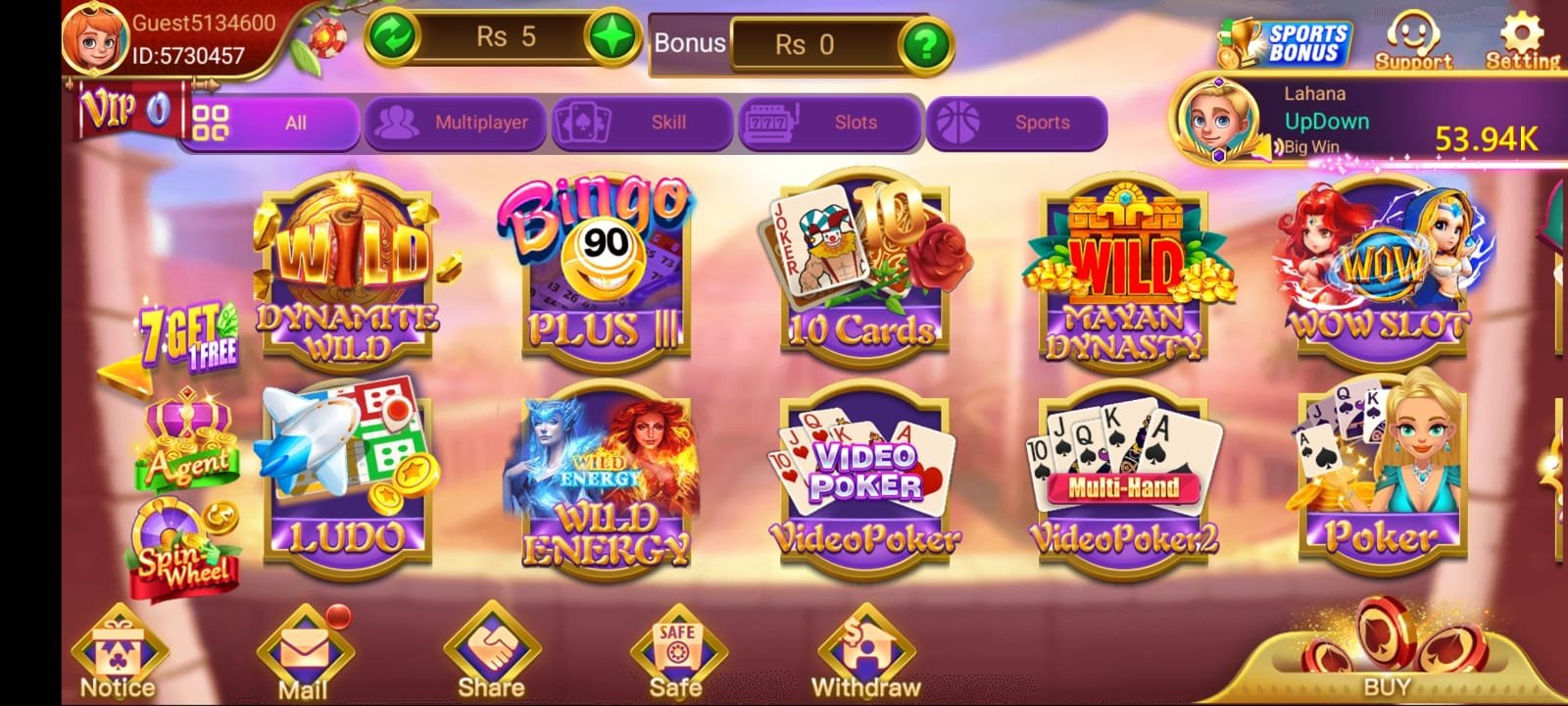Open the Share handshake icon
The height and width of the screenshot is (706, 1568).
click(490, 647)
